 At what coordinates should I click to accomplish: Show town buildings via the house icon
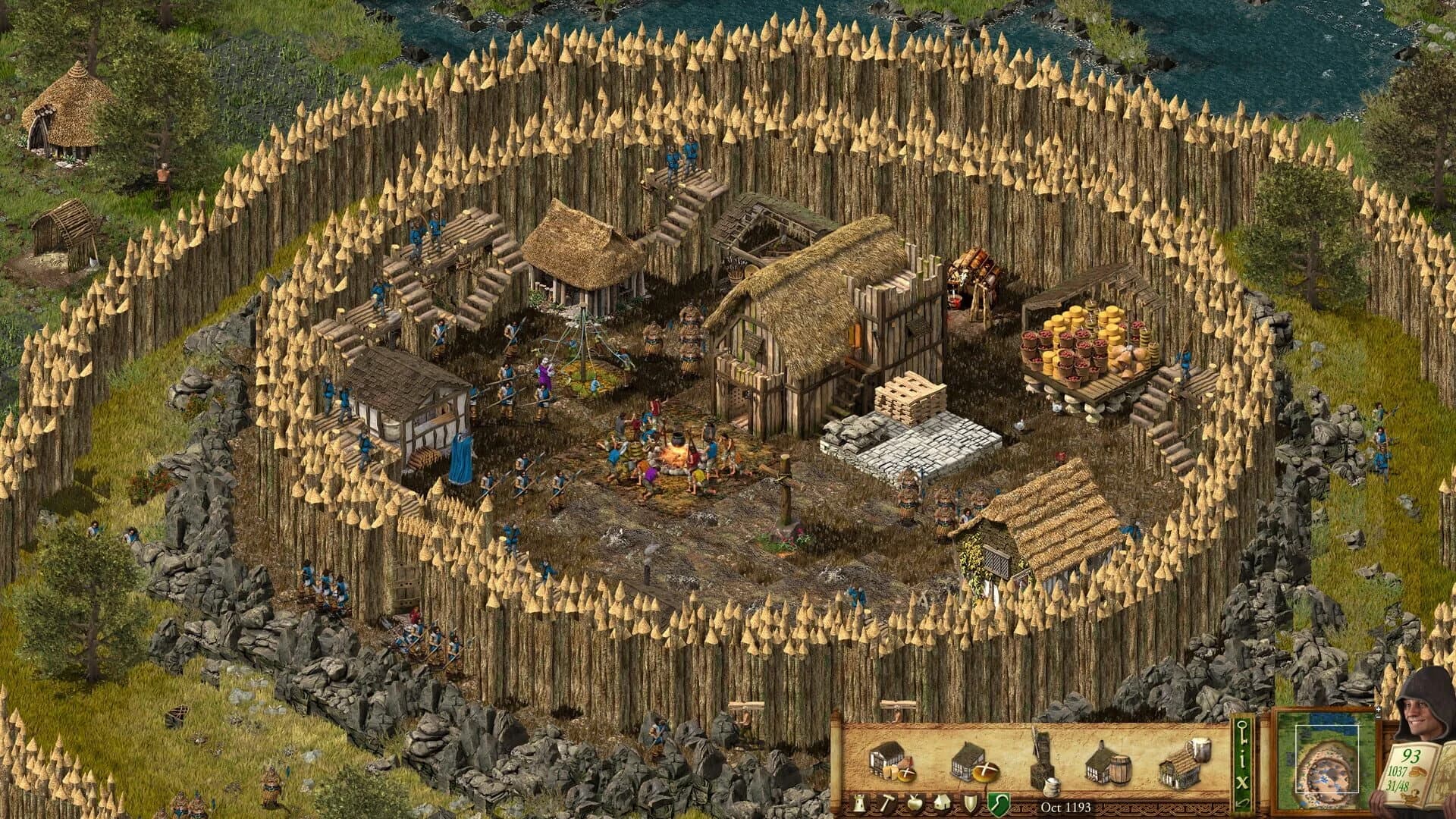click(943, 802)
